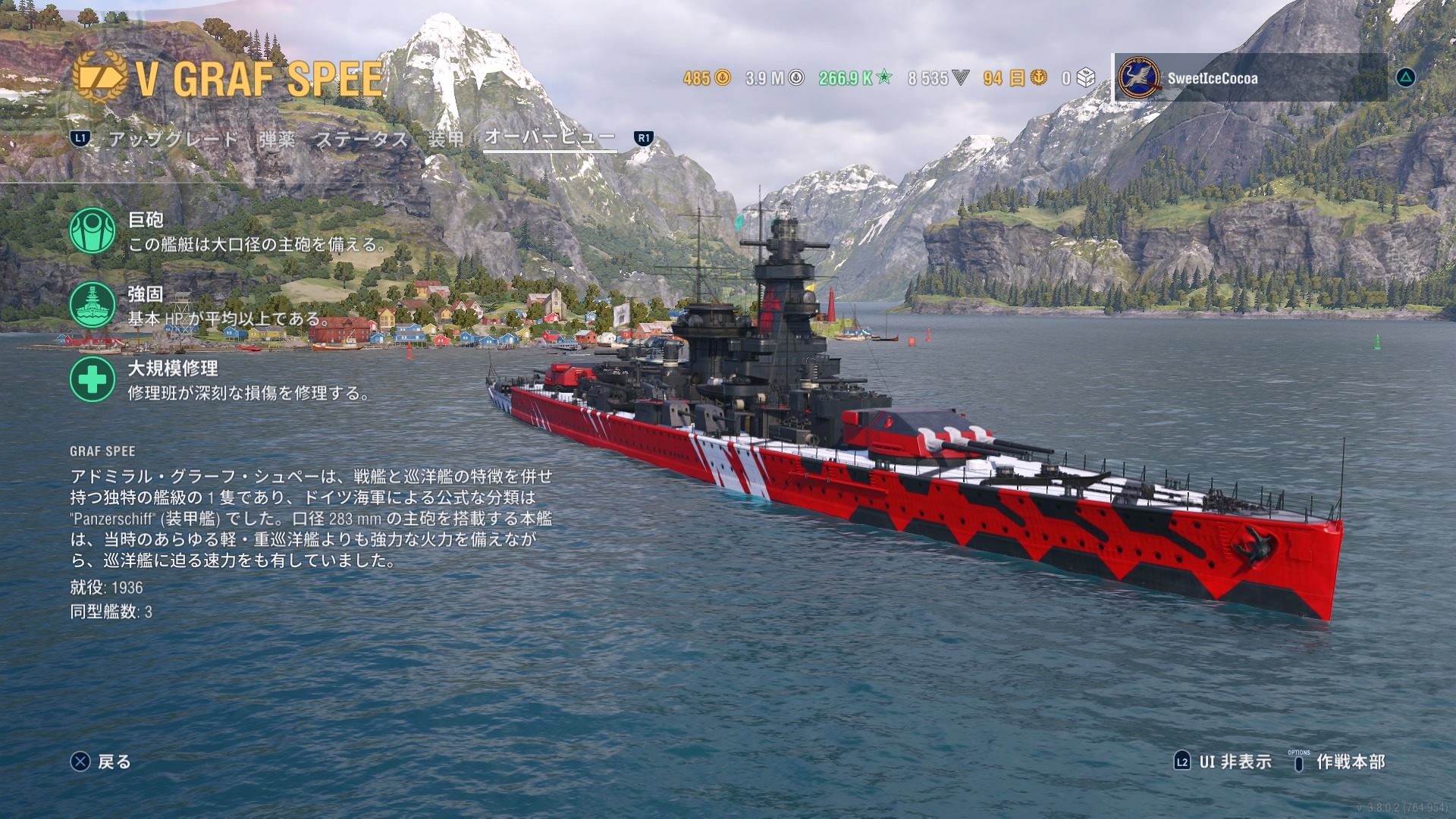The height and width of the screenshot is (819, 1456).
Task: Click the 3.9 M credits balance
Action: coord(773,78)
